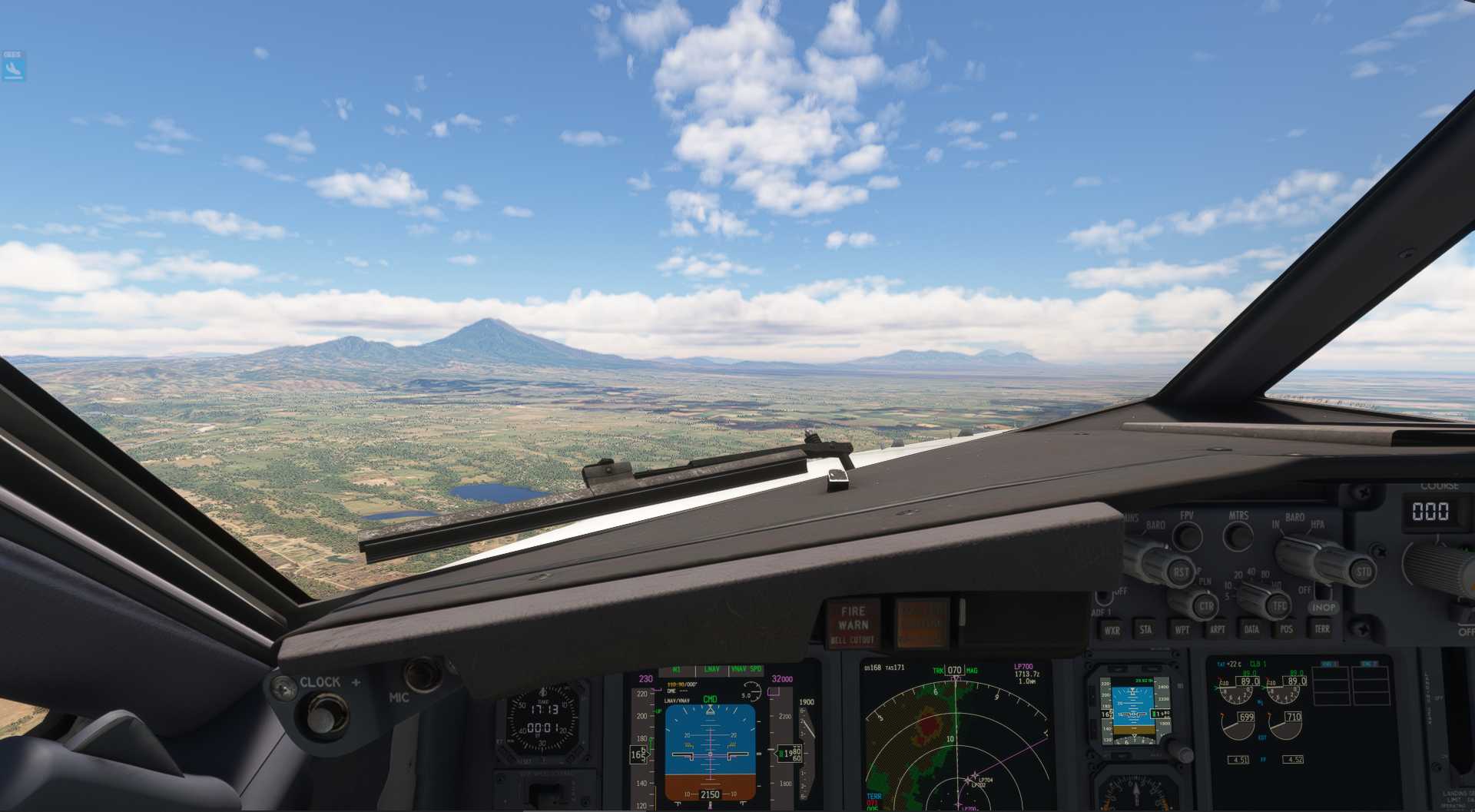Open the GEES landing overlay icon
Image resolution: width=1475 pixels, height=812 pixels.
tap(13, 67)
